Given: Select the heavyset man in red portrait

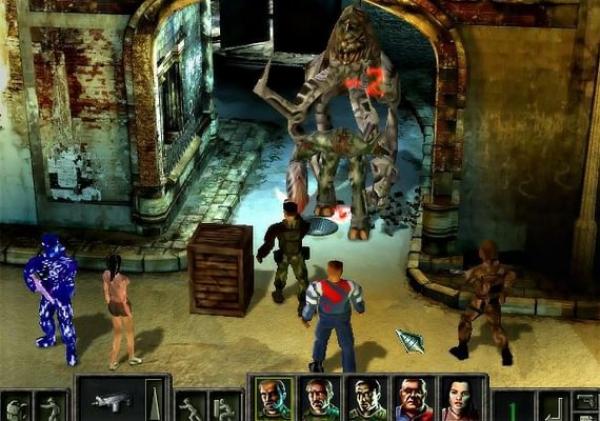Looking at the screenshot, I should pyautogui.click(x=413, y=399).
